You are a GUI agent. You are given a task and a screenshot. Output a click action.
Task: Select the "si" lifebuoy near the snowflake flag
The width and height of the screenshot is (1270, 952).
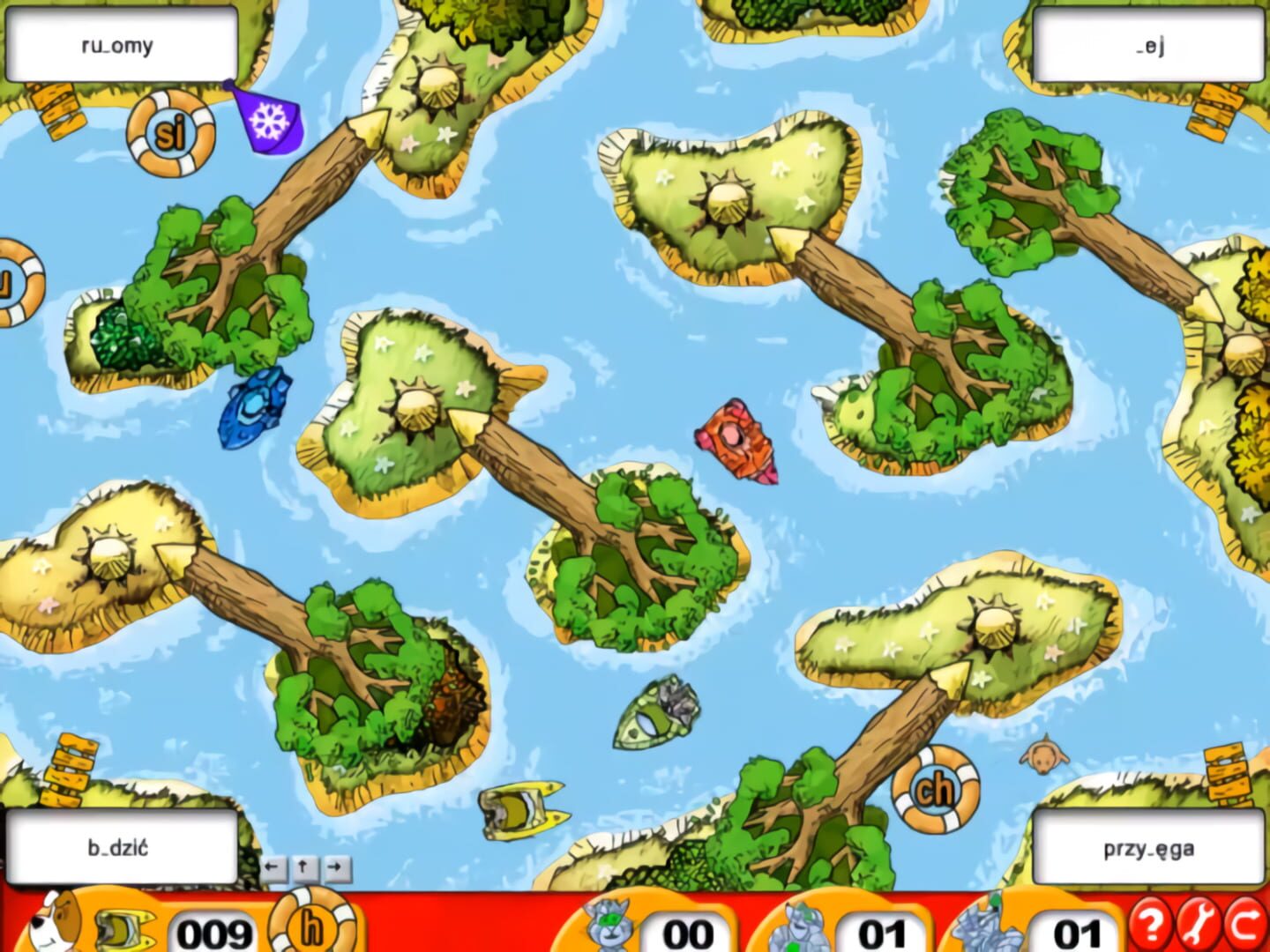[x=173, y=134]
